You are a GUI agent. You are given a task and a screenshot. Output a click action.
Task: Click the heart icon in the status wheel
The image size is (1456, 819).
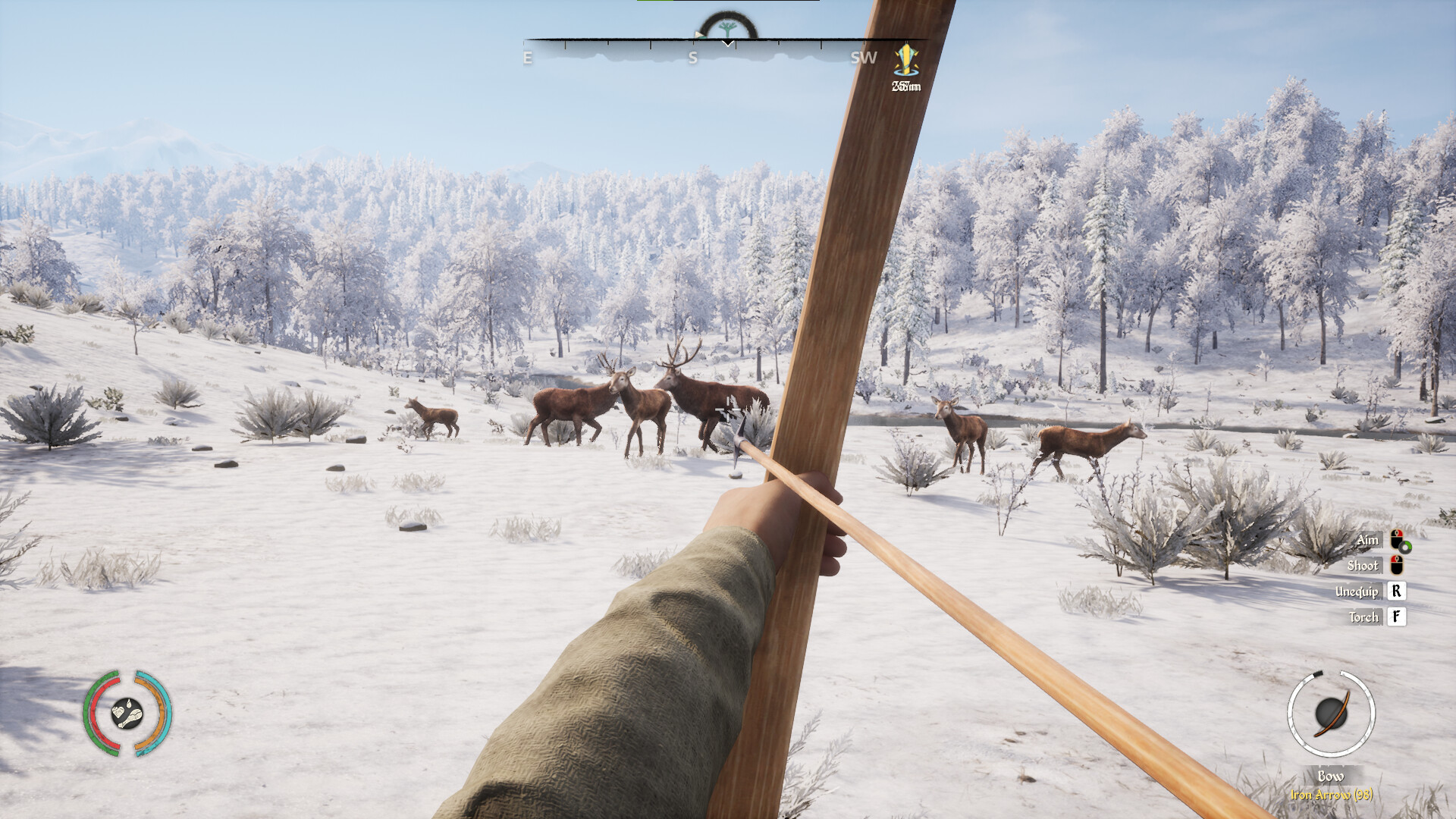click(118, 713)
